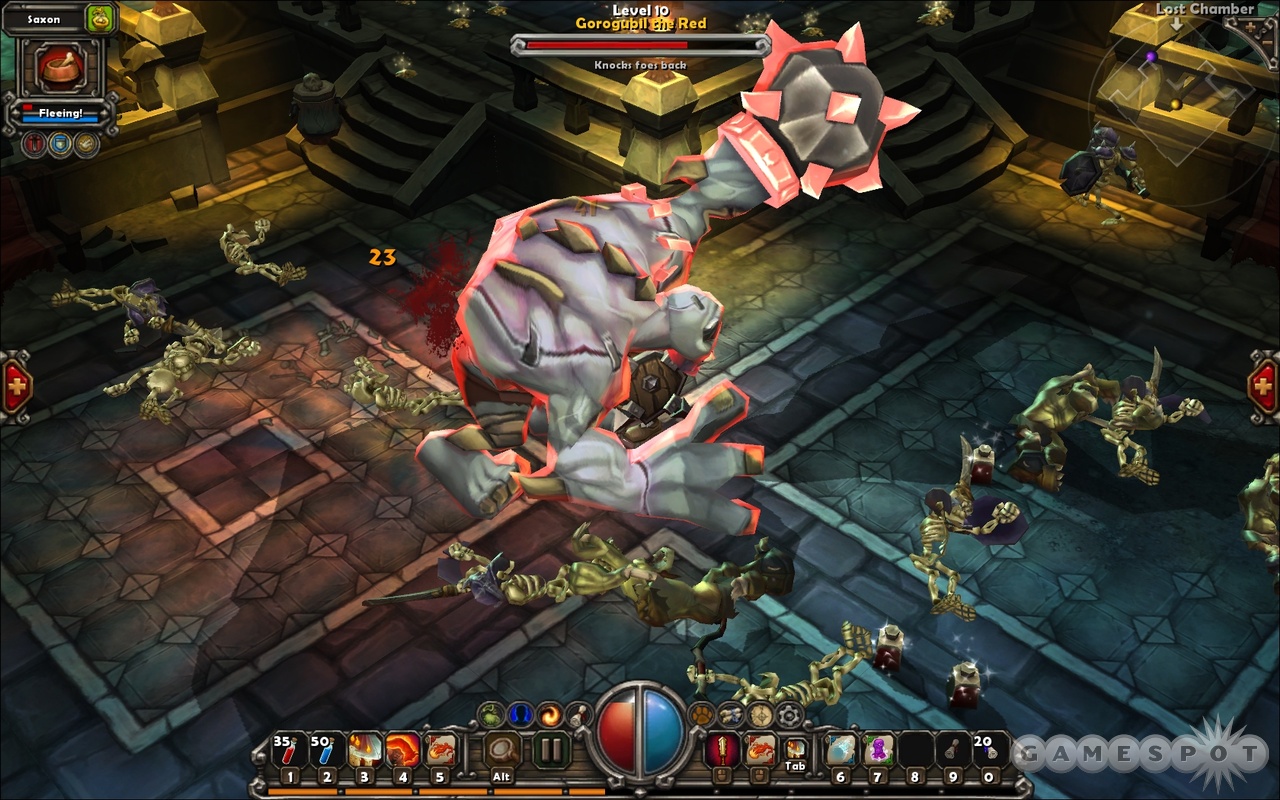The width and height of the screenshot is (1280, 800).
Task: Open Saxon's pet inventory bag icon
Action: [x=100, y=18]
